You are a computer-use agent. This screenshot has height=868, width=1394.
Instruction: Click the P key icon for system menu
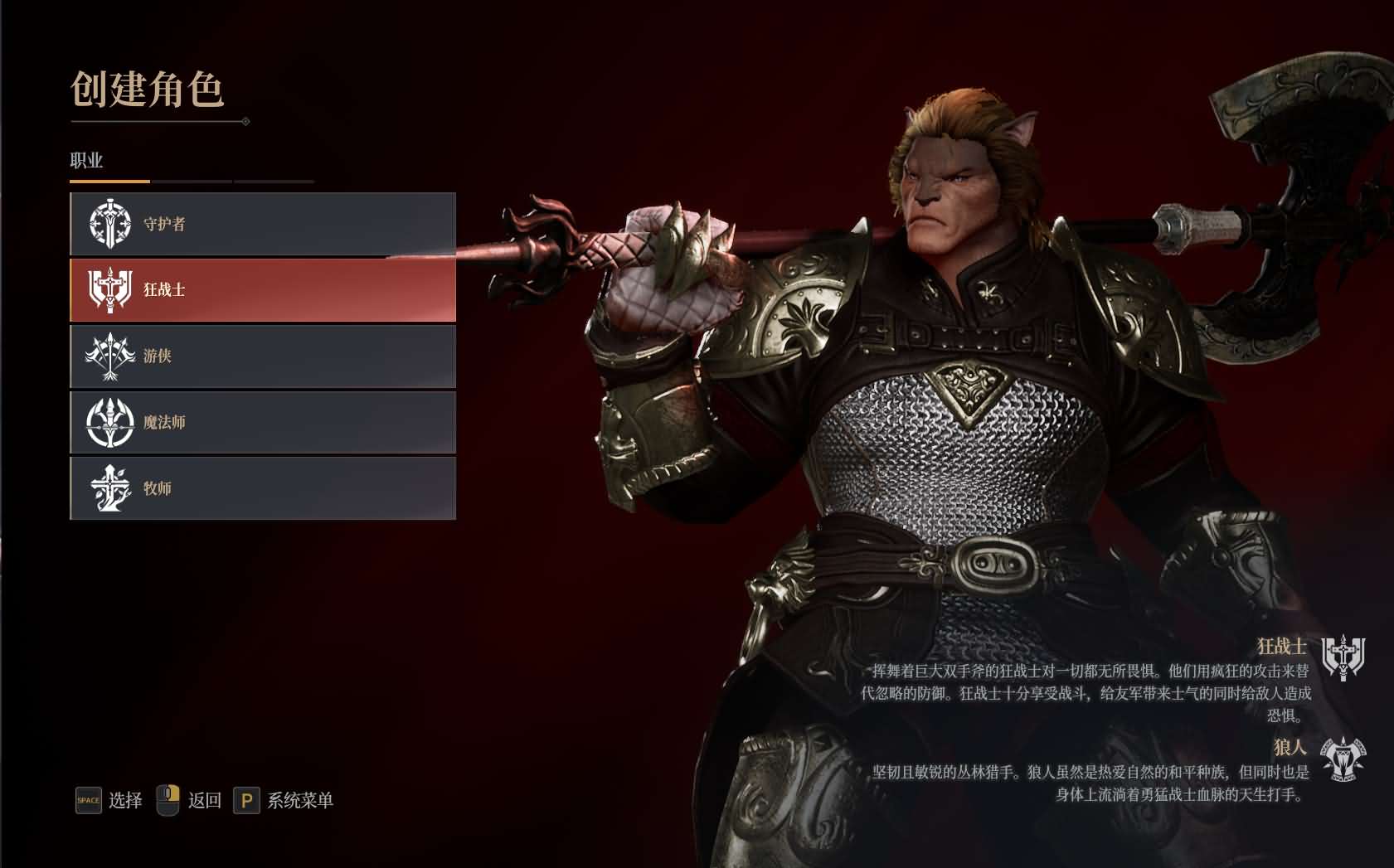tap(247, 802)
